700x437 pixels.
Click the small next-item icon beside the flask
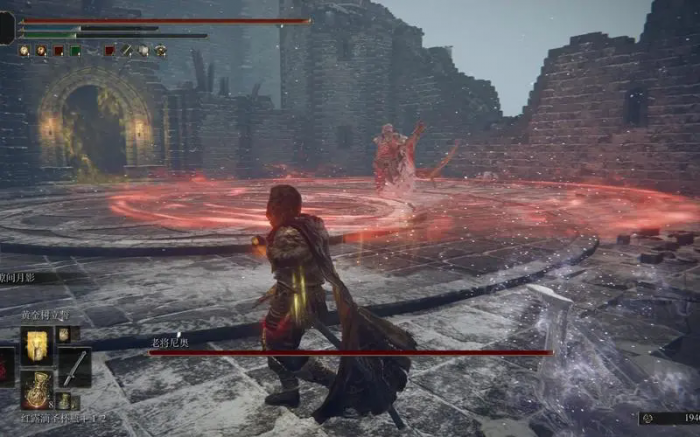[x=63, y=400]
